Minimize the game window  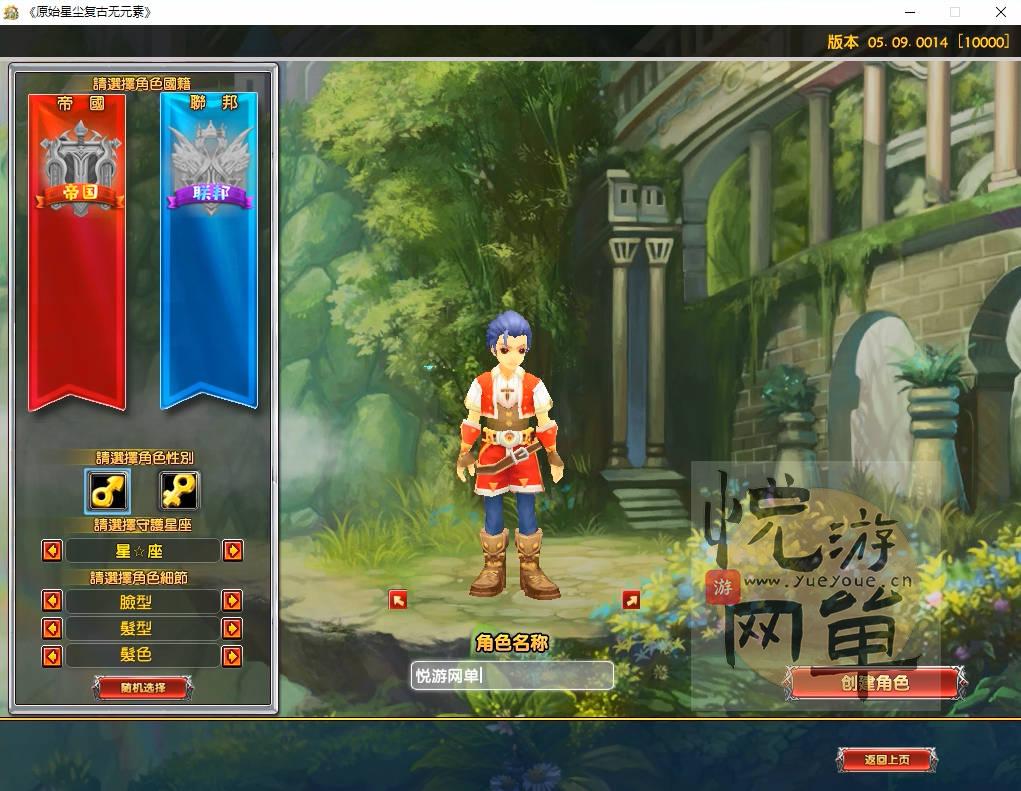[908, 12]
